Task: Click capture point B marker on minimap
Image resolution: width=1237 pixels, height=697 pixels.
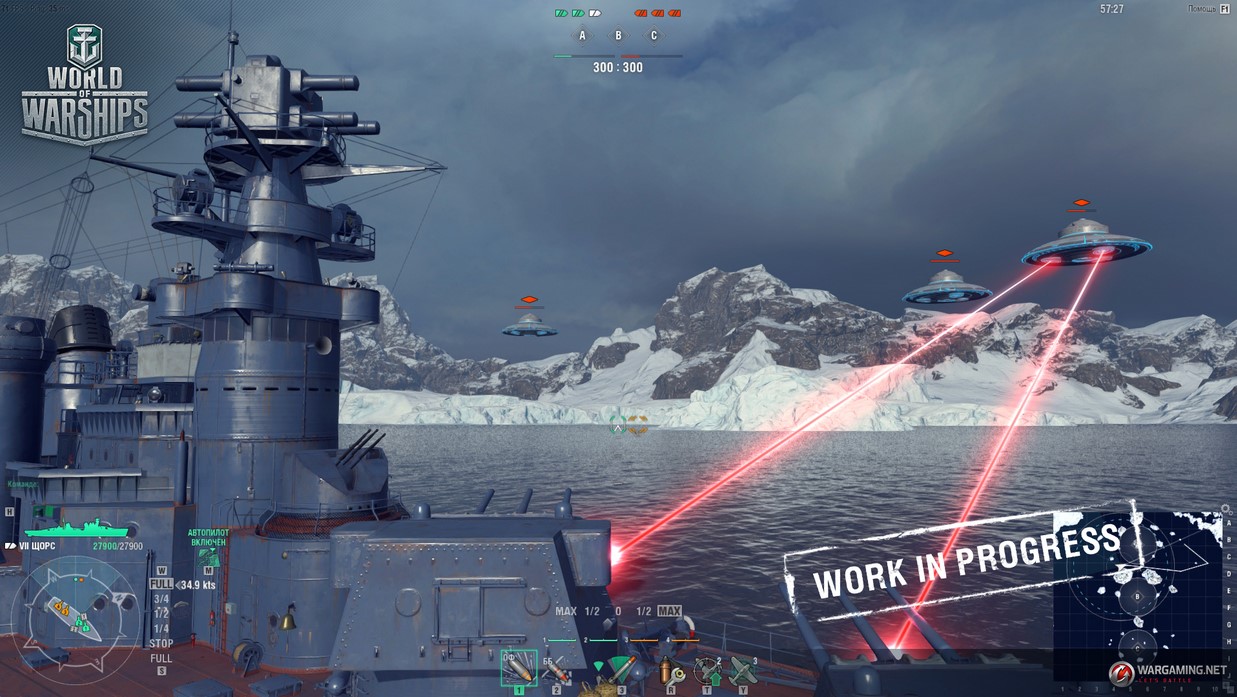Action: click(x=1136, y=598)
